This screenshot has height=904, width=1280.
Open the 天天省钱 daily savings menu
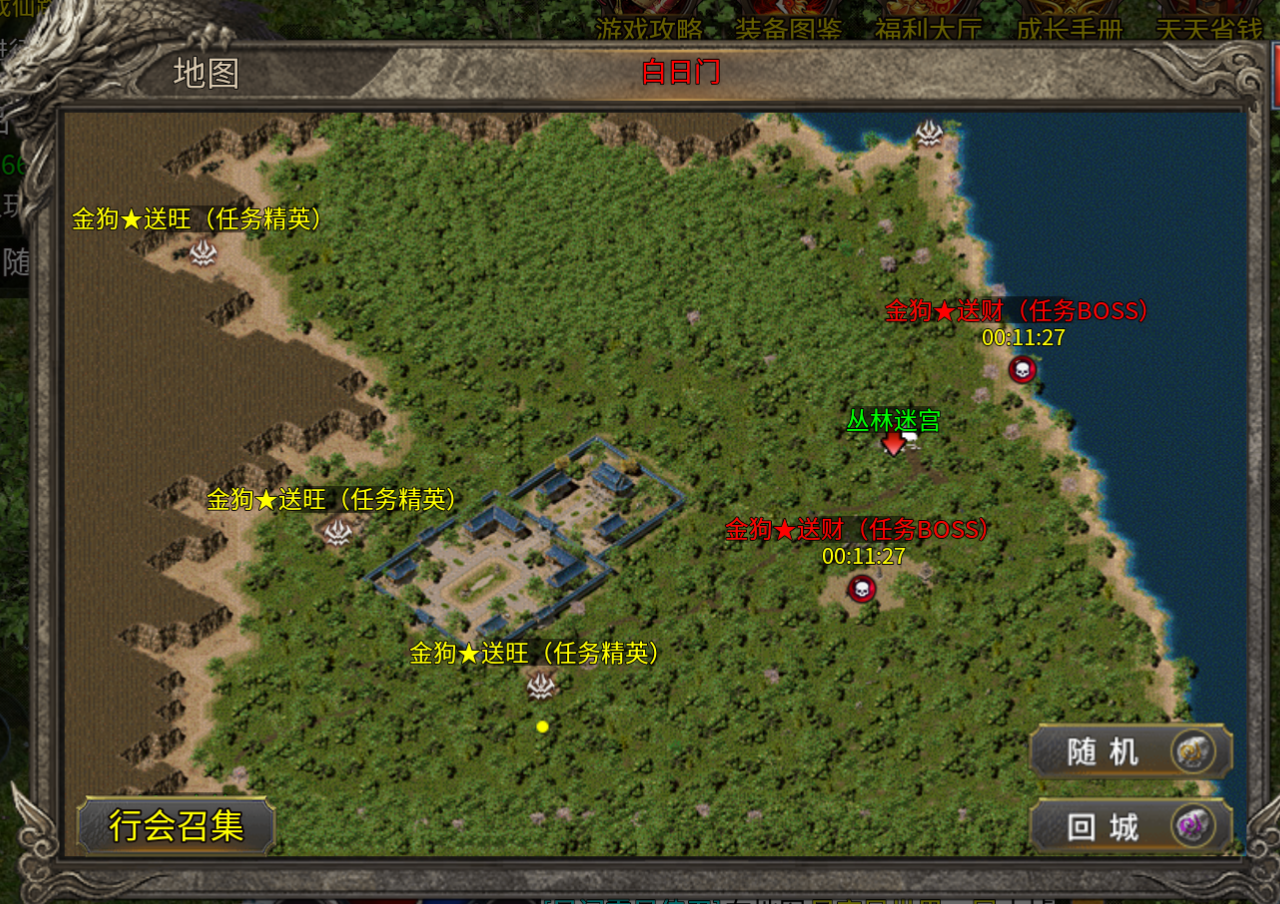1208,27
